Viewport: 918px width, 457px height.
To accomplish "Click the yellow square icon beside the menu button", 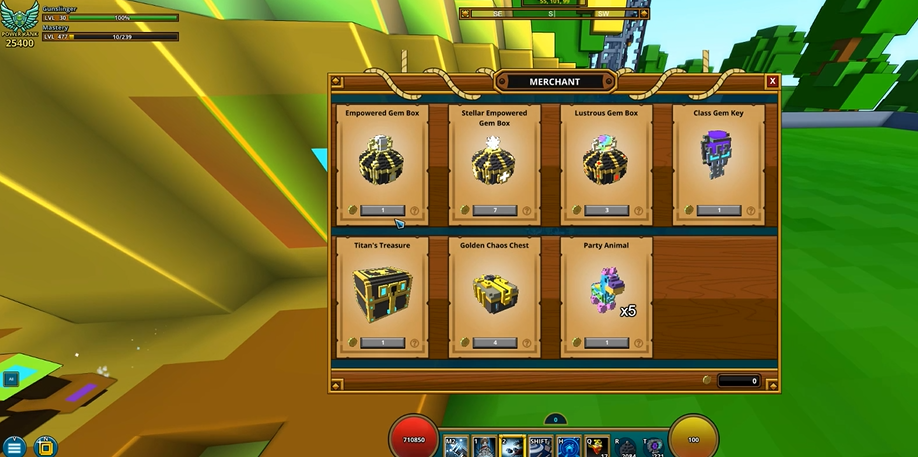I will (x=45, y=446).
